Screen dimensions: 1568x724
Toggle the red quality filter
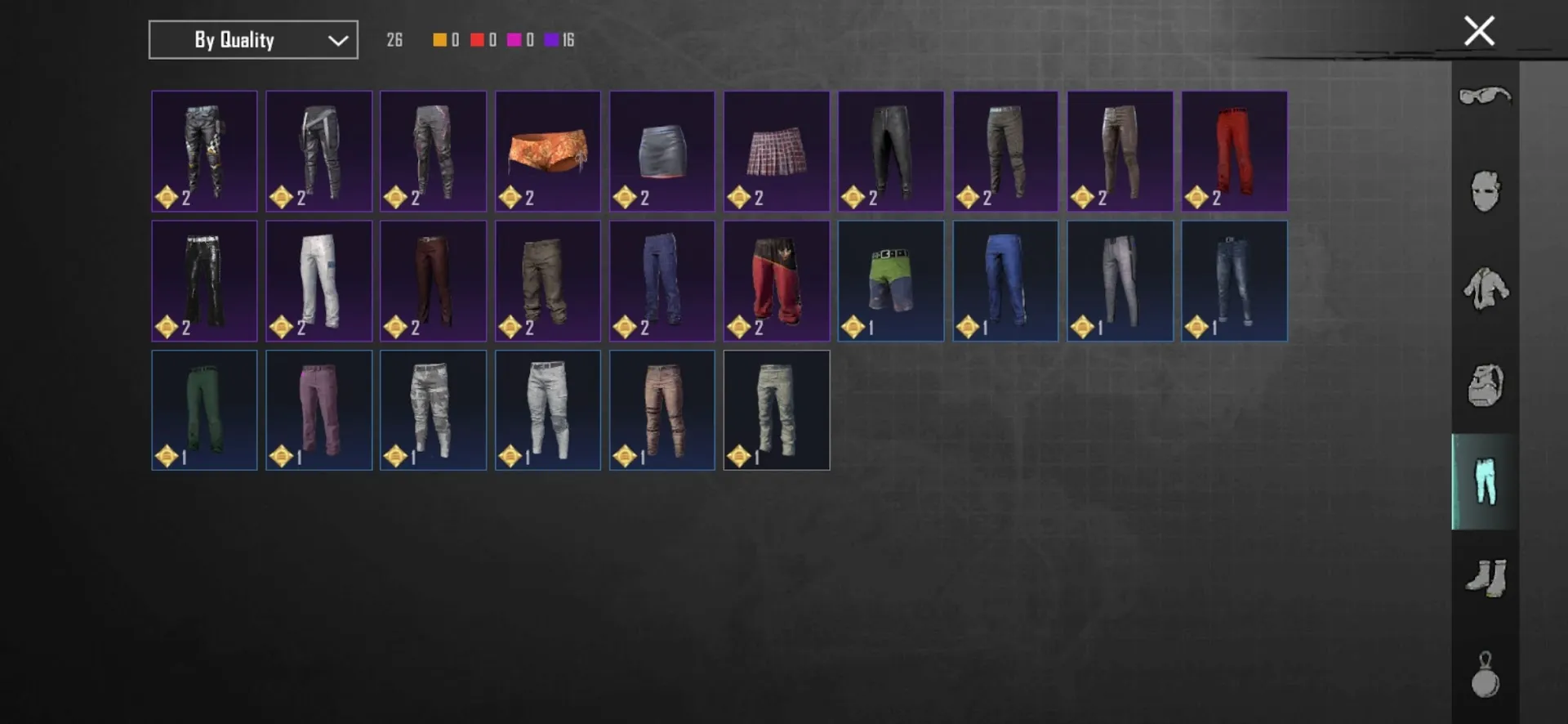pyautogui.click(x=483, y=38)
